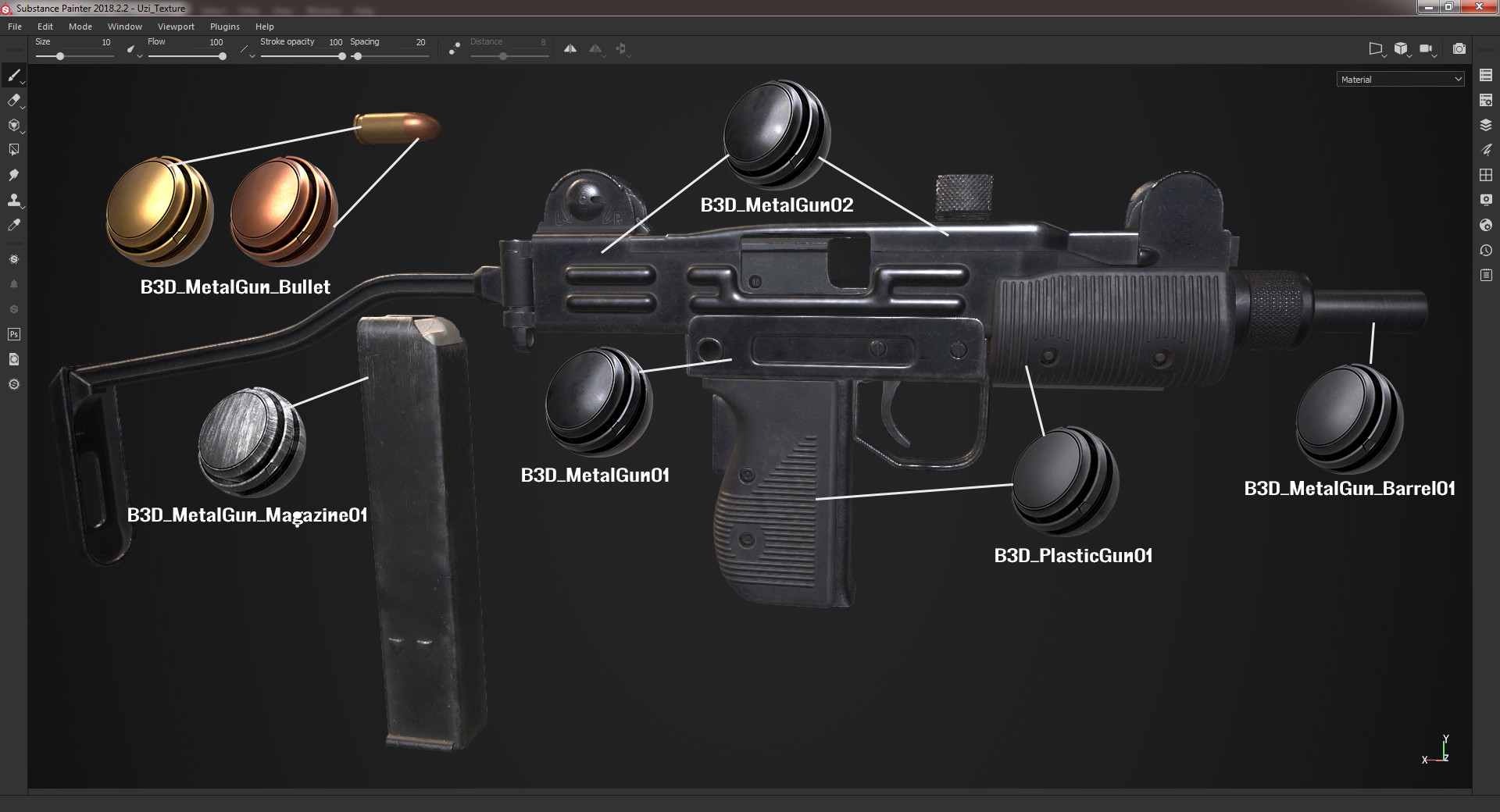Select the Eraser tool
The height and width of the screenshot is (812, 1500).
(x=14, y=101)
